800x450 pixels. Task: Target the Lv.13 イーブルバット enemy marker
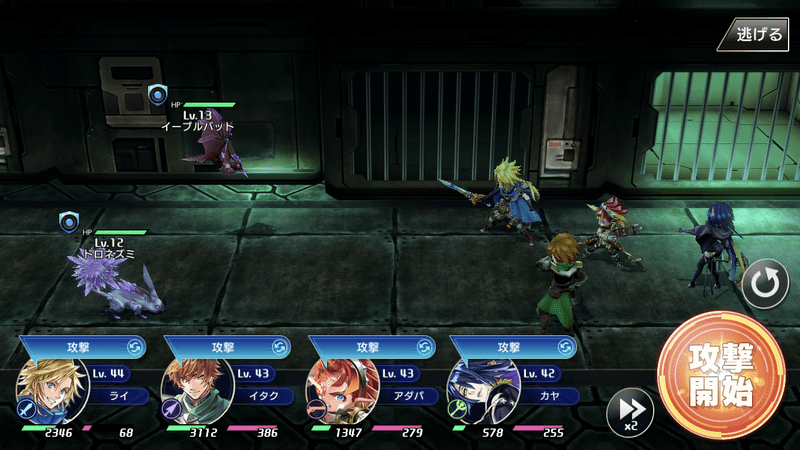click(157, 95)
